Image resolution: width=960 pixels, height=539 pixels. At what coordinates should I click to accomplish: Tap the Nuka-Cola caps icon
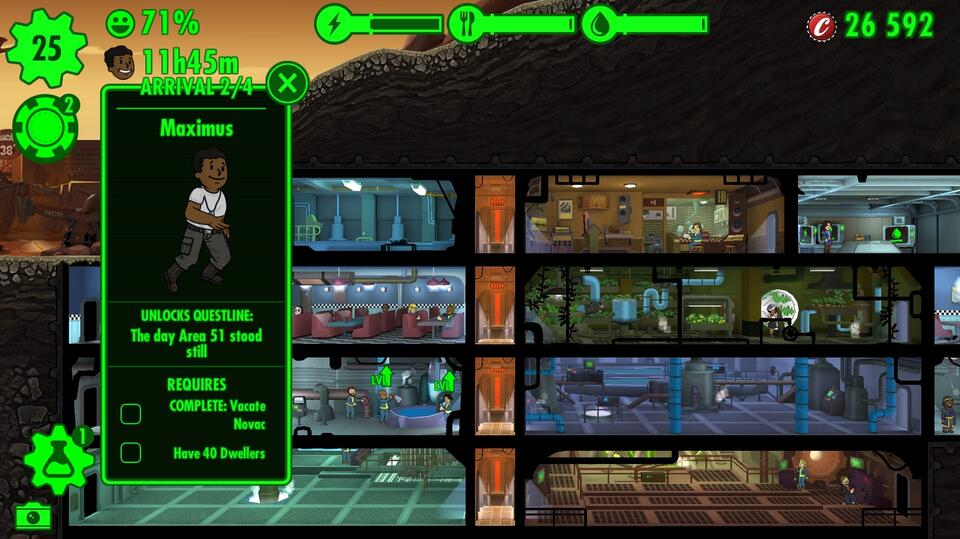(x=822, y=25)
